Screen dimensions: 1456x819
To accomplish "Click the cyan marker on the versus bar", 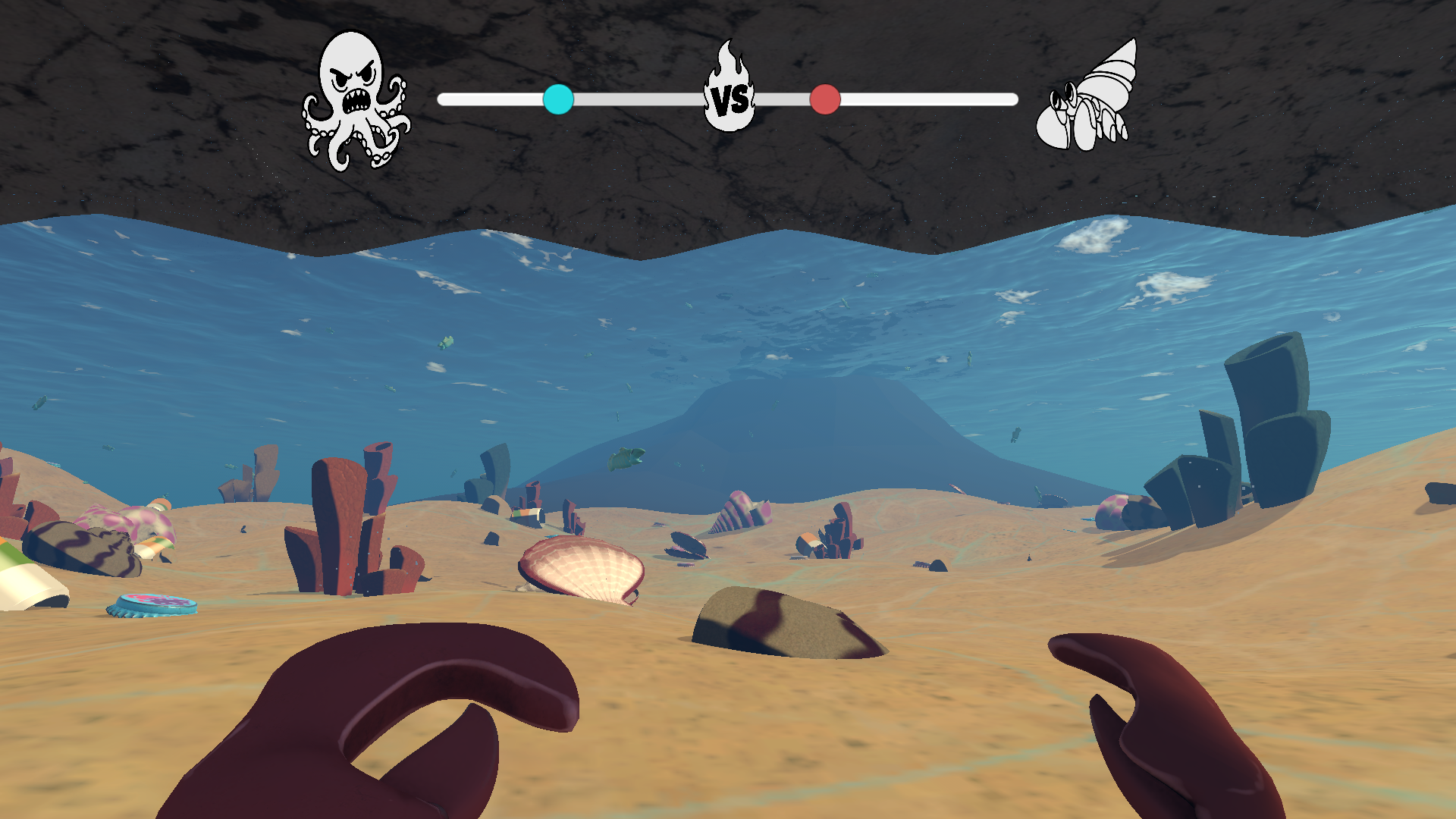I will [x=558, y=99].
